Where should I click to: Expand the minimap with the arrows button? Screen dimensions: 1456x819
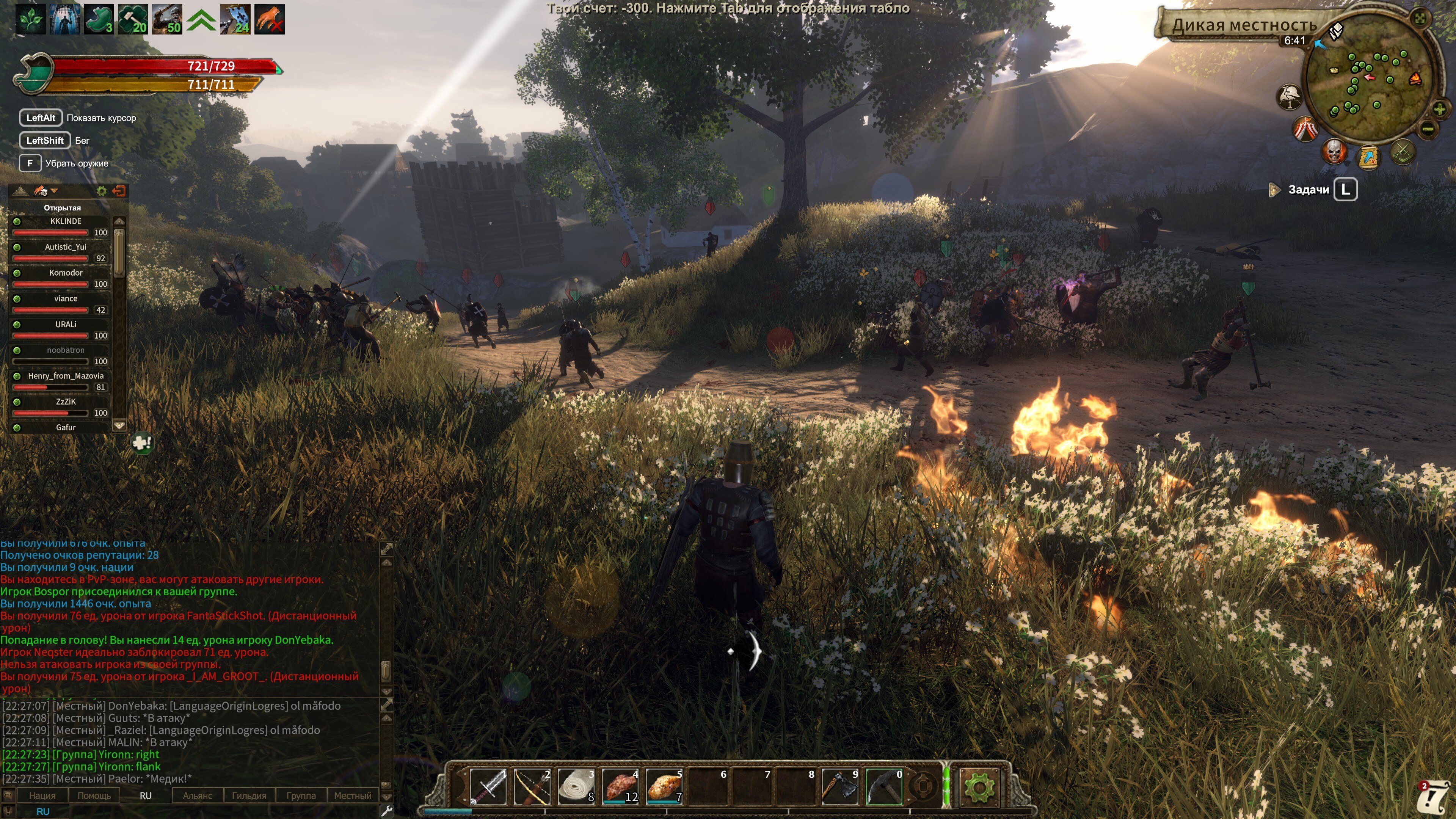(1420, 18)
